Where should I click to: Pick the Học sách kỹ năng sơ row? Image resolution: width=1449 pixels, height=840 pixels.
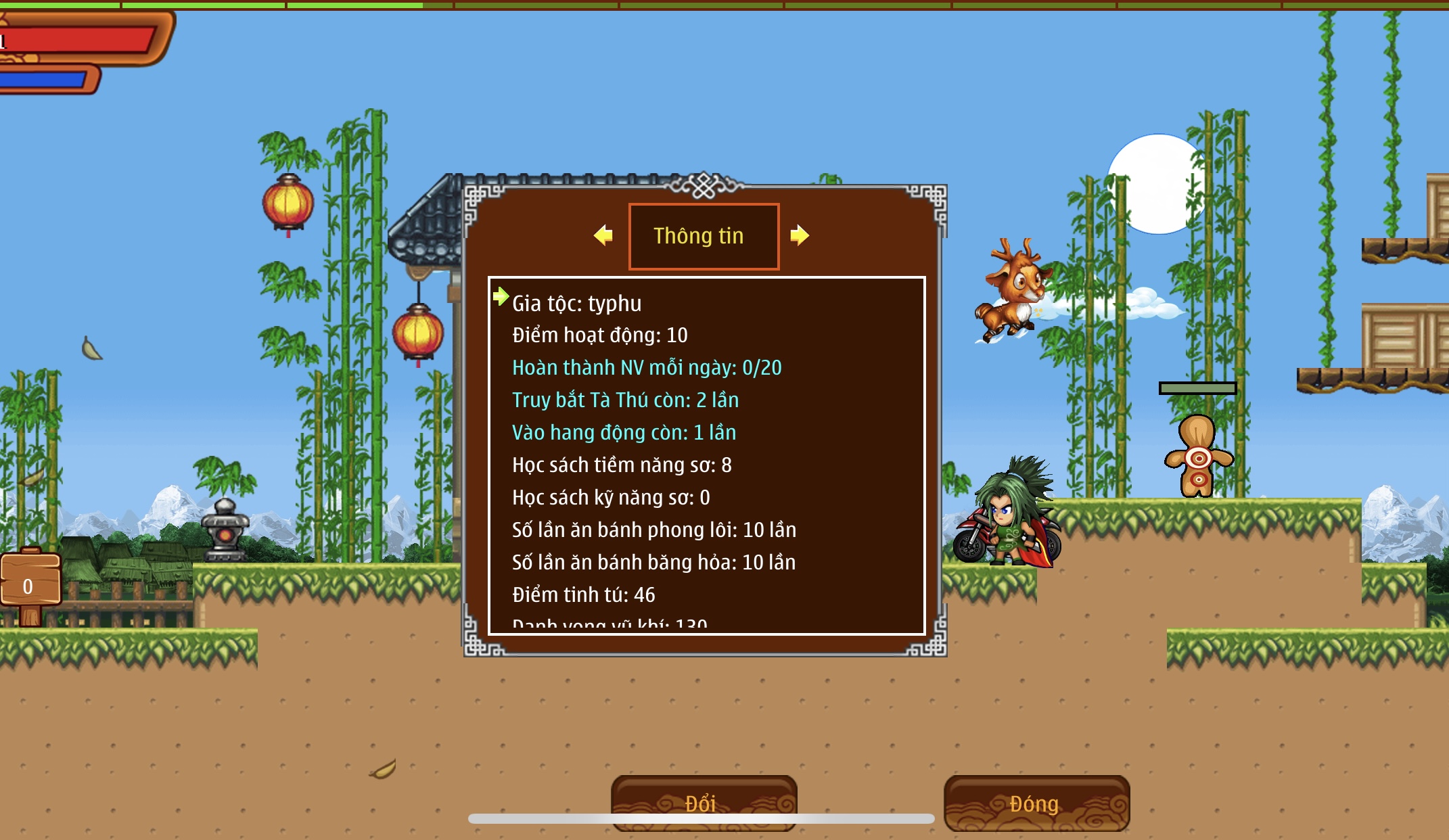(x=611, y=498)
